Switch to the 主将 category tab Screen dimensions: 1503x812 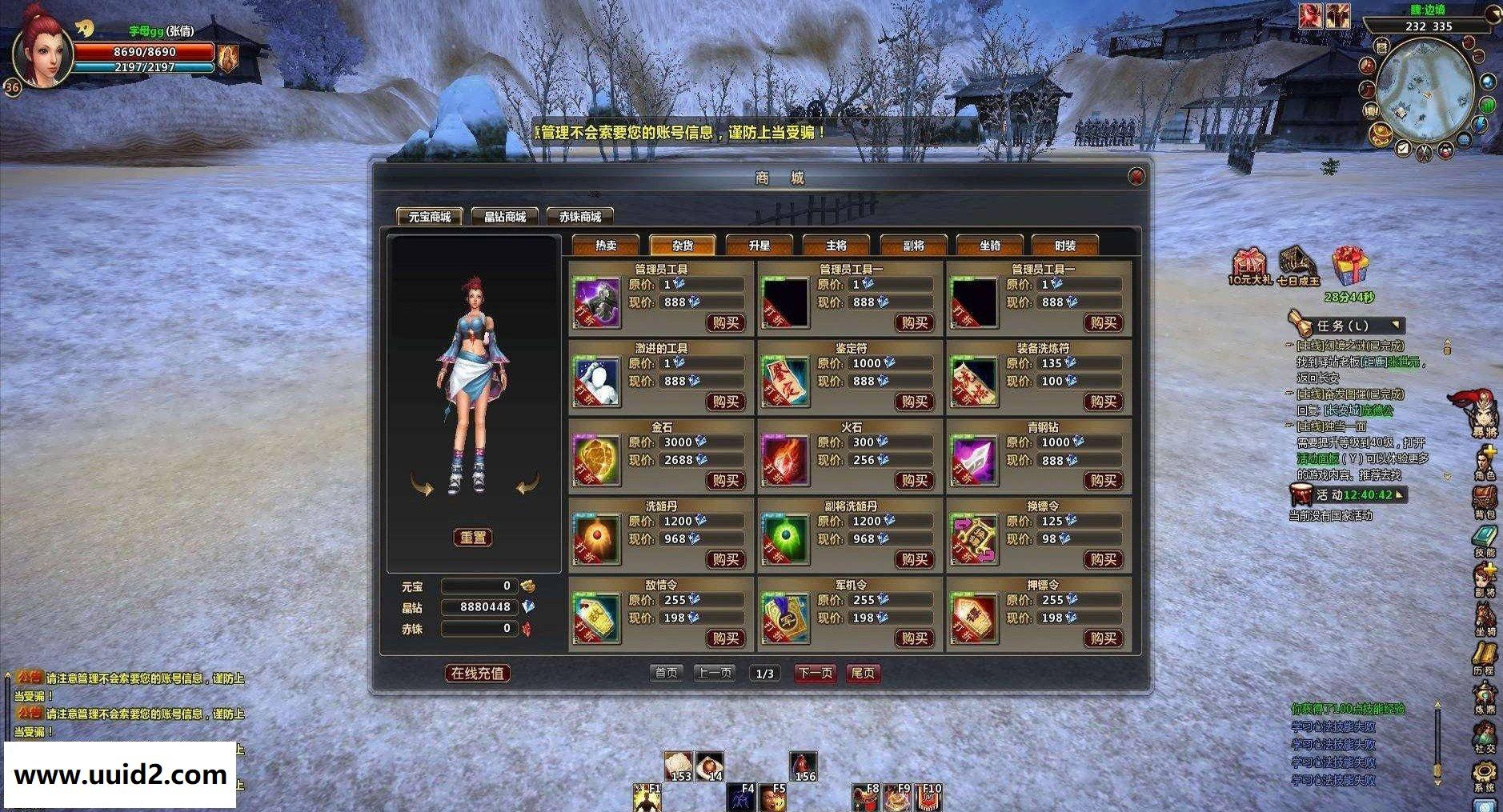click(836, 246)
